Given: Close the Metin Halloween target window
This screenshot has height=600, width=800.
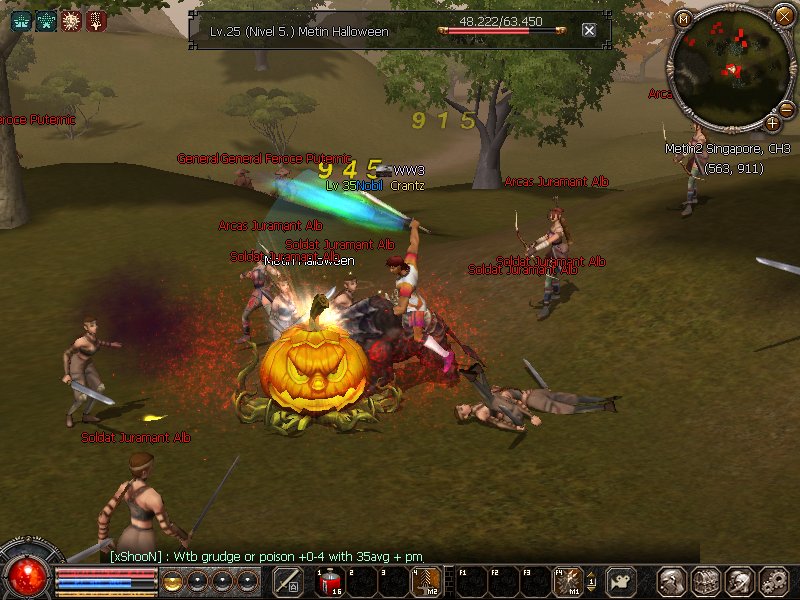Looking at the screenshot, I should coord(589,30).
